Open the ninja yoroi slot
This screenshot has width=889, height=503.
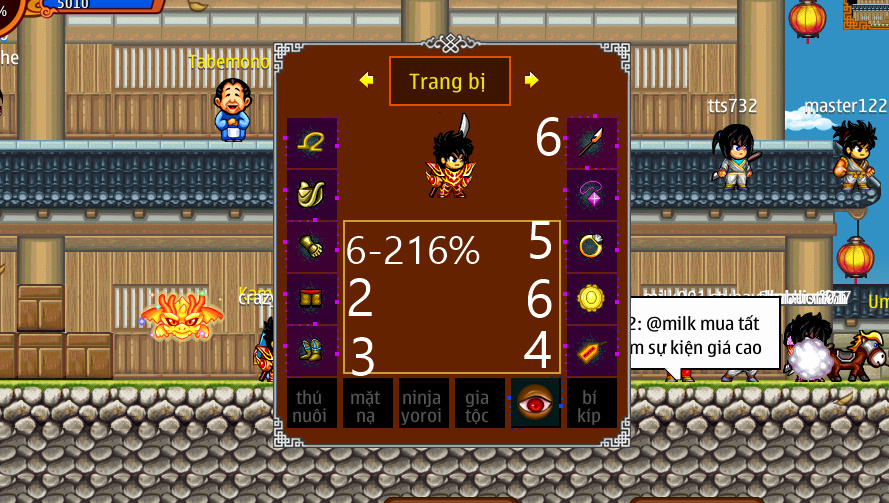pos(424,403)
